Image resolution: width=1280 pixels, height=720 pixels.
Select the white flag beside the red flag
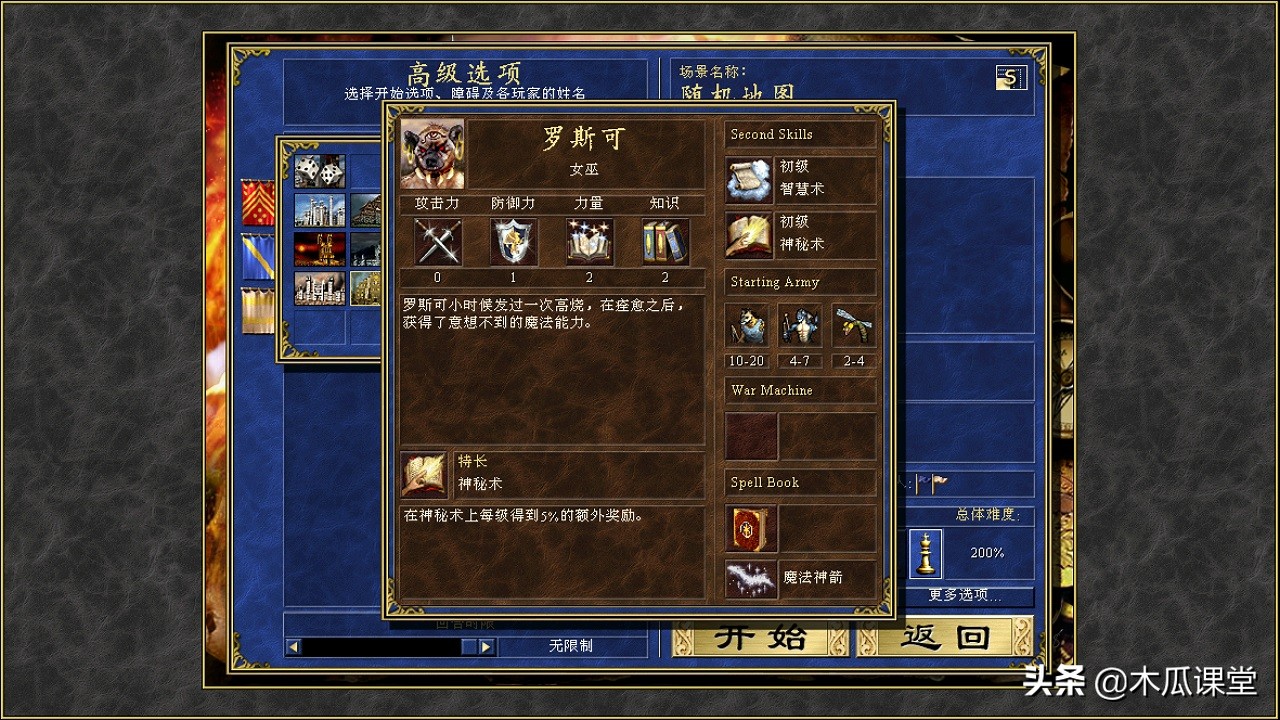pos(938,484)
